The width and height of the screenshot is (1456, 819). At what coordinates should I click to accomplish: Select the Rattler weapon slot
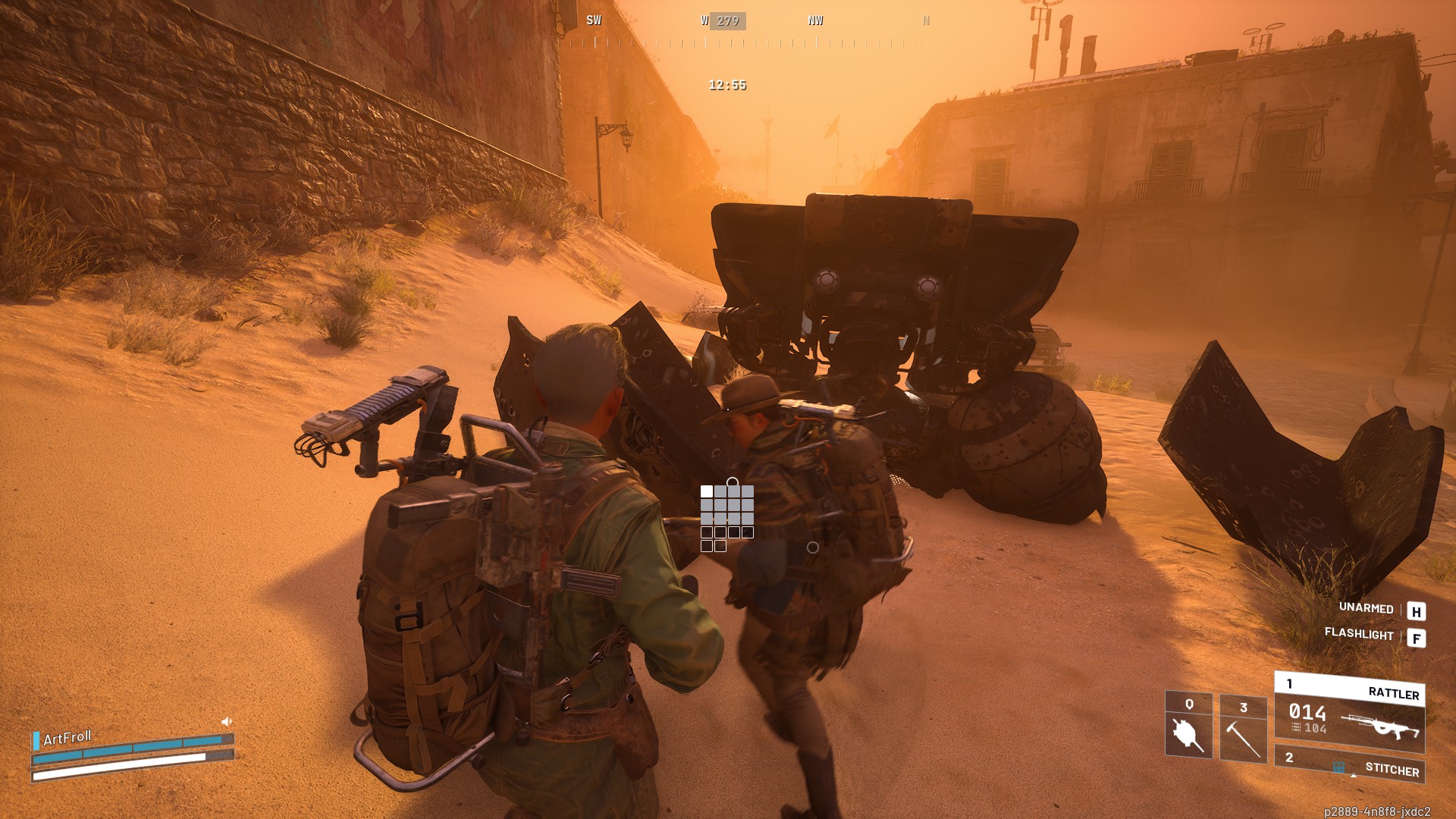(x=1349, y=712)
